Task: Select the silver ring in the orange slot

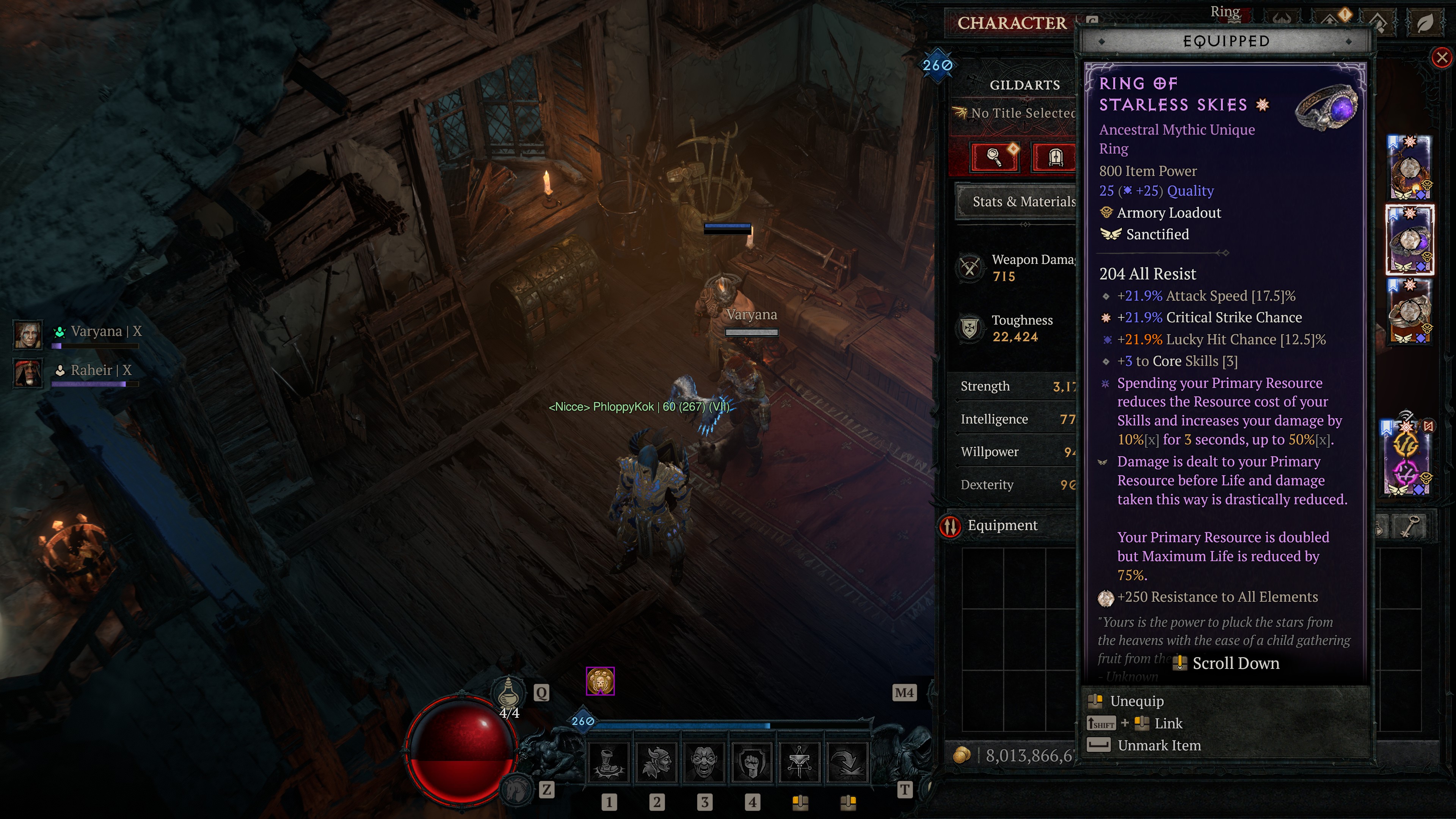Action: tap(1410, 311)
